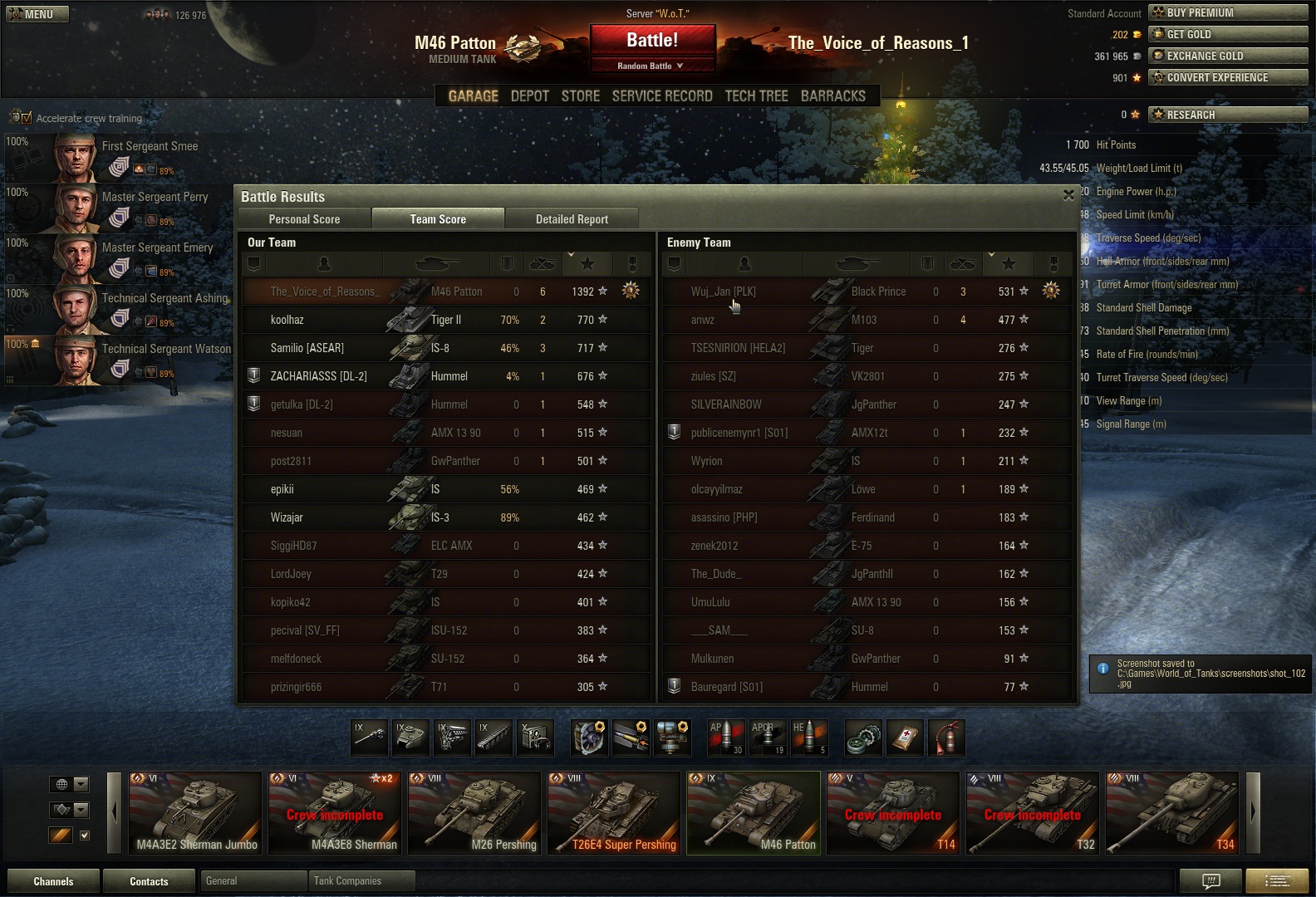This screenshot has width=1316, height=897.
Task: Go to the Tech Tree section
Action: pos(756,96)
